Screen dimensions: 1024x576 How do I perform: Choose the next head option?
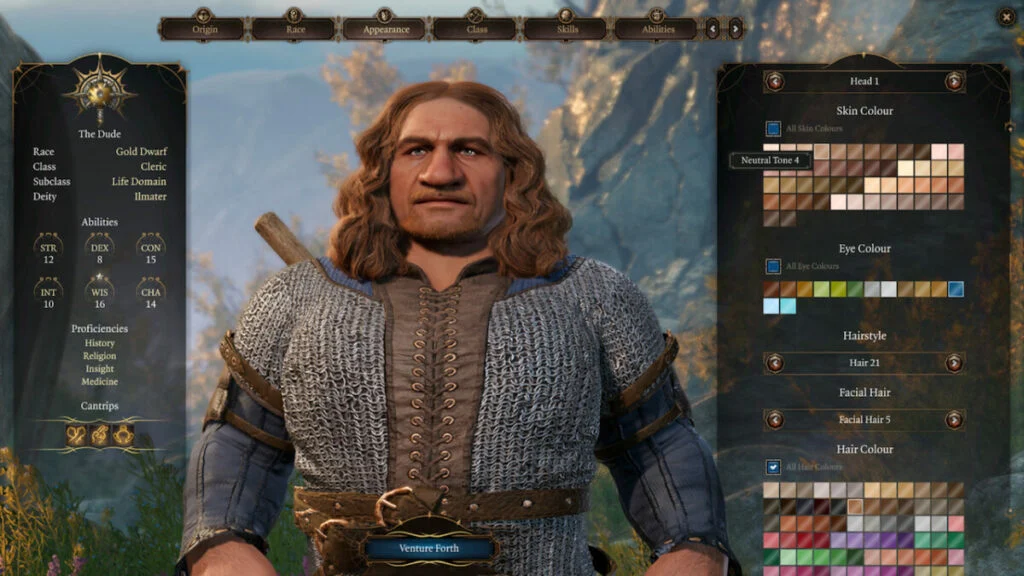pyautogui.click(x=954, y=81)
